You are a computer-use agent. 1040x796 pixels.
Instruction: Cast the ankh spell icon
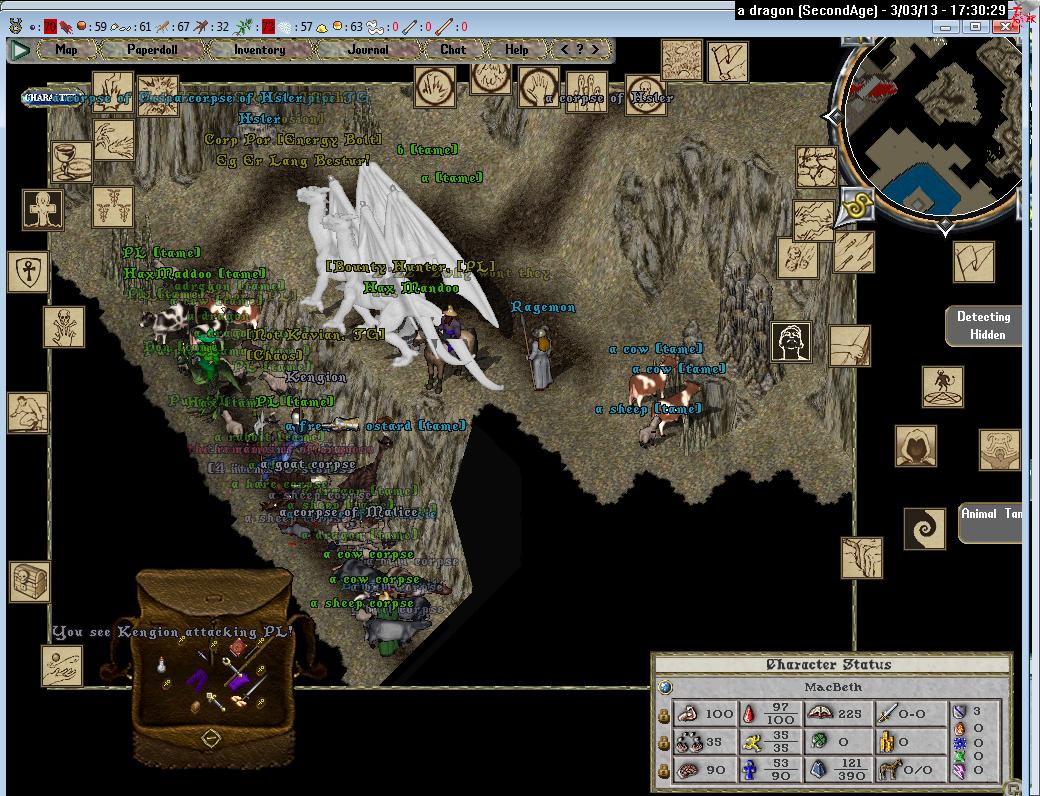[x=28, y=271]
